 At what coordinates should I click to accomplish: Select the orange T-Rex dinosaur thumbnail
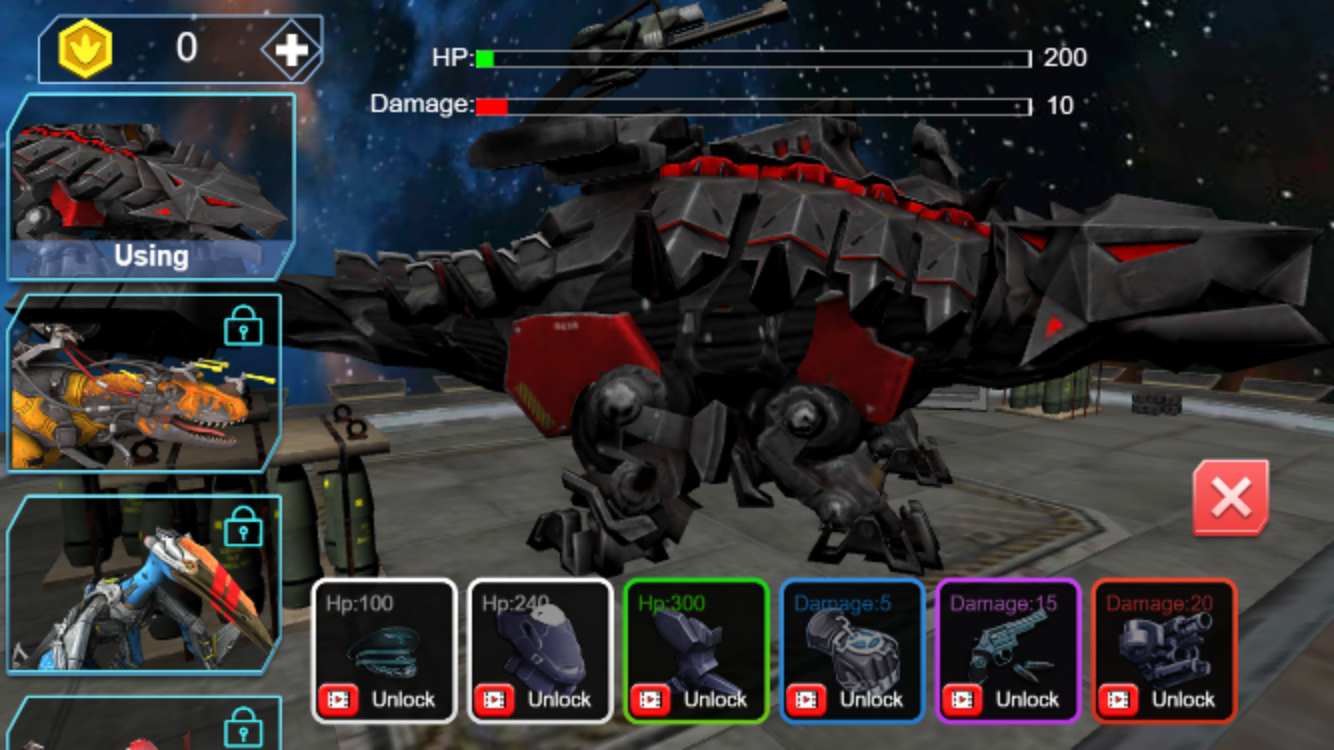(x=145, y=385)
